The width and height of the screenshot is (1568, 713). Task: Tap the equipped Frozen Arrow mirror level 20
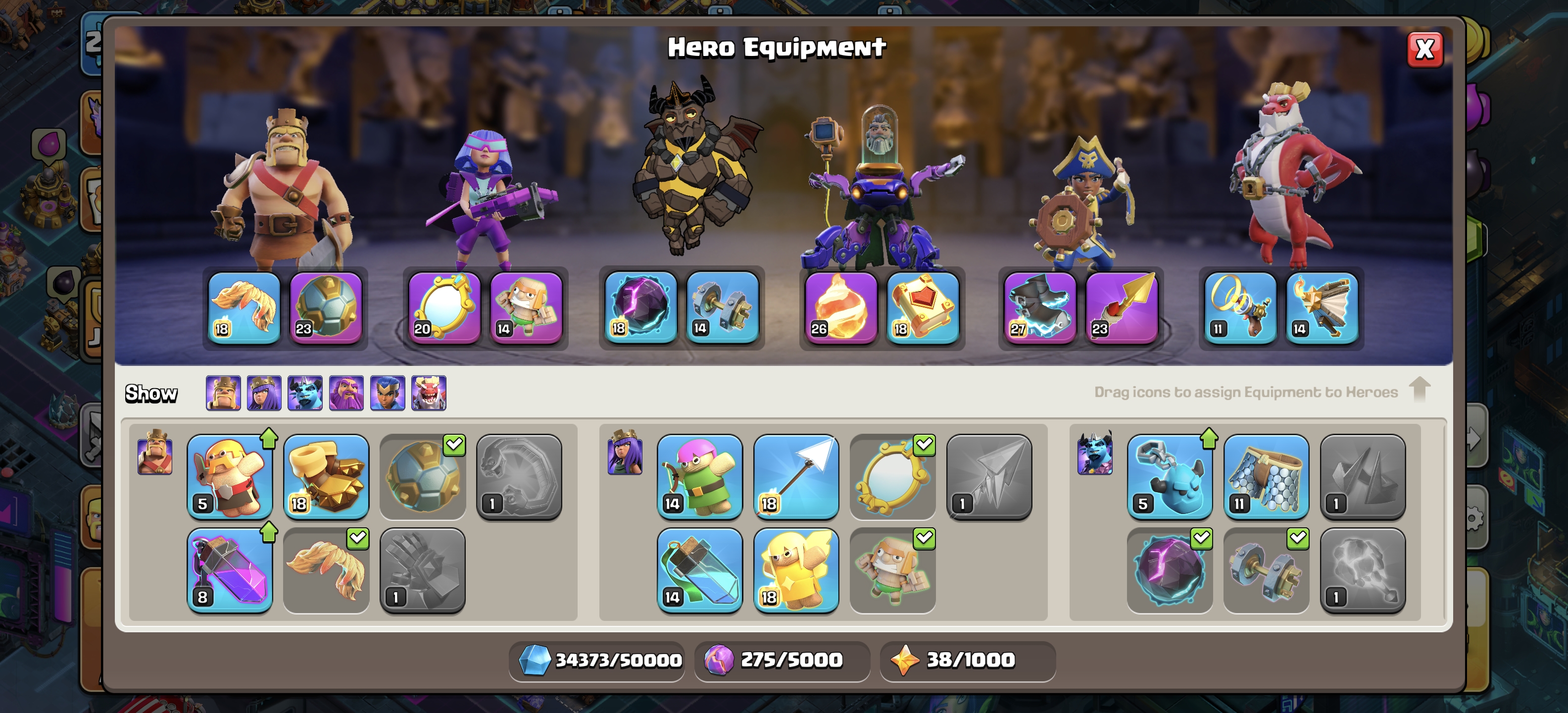444,307
